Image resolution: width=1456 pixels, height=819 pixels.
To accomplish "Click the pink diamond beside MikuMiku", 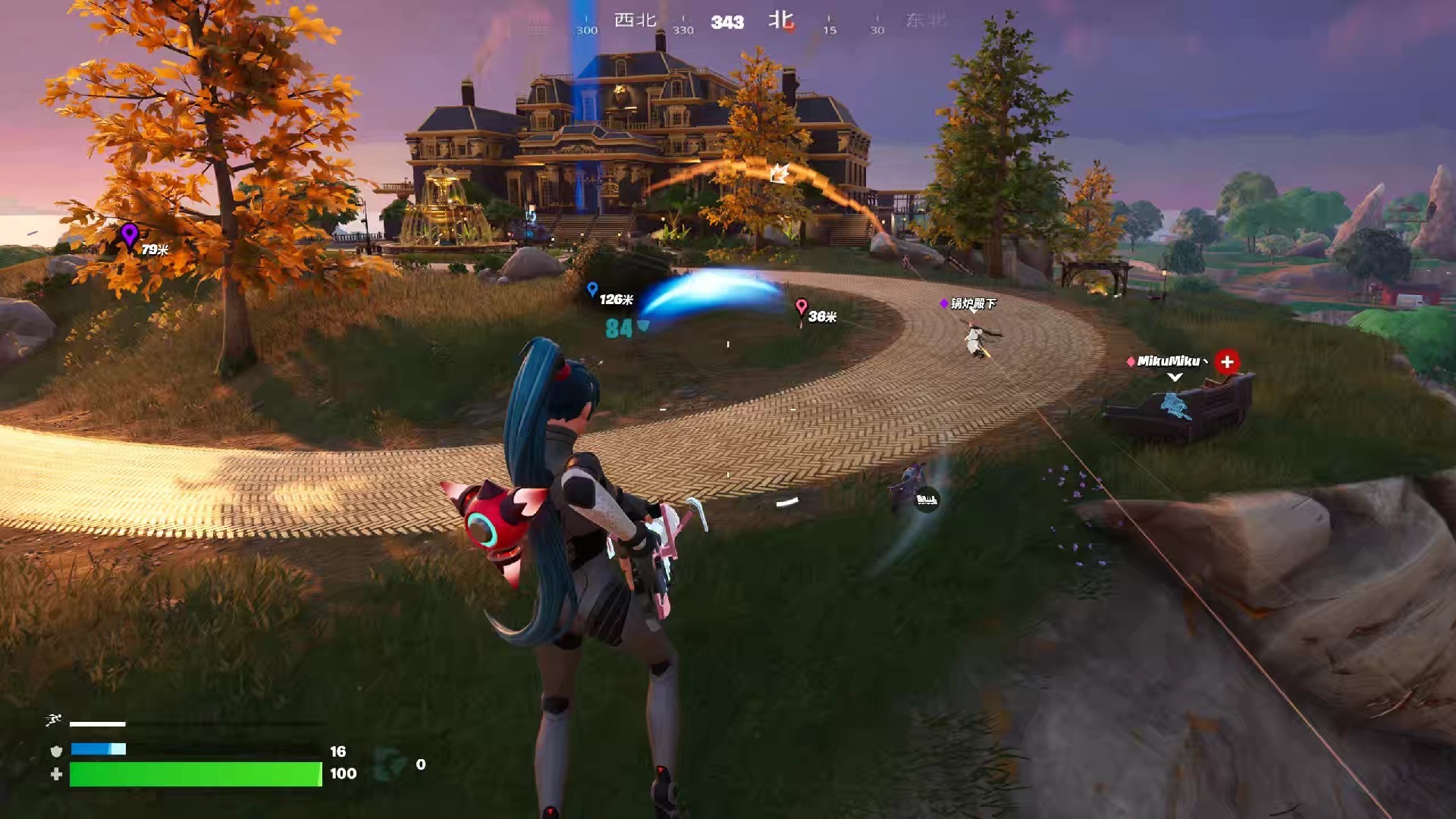I will pos(1131,362).
